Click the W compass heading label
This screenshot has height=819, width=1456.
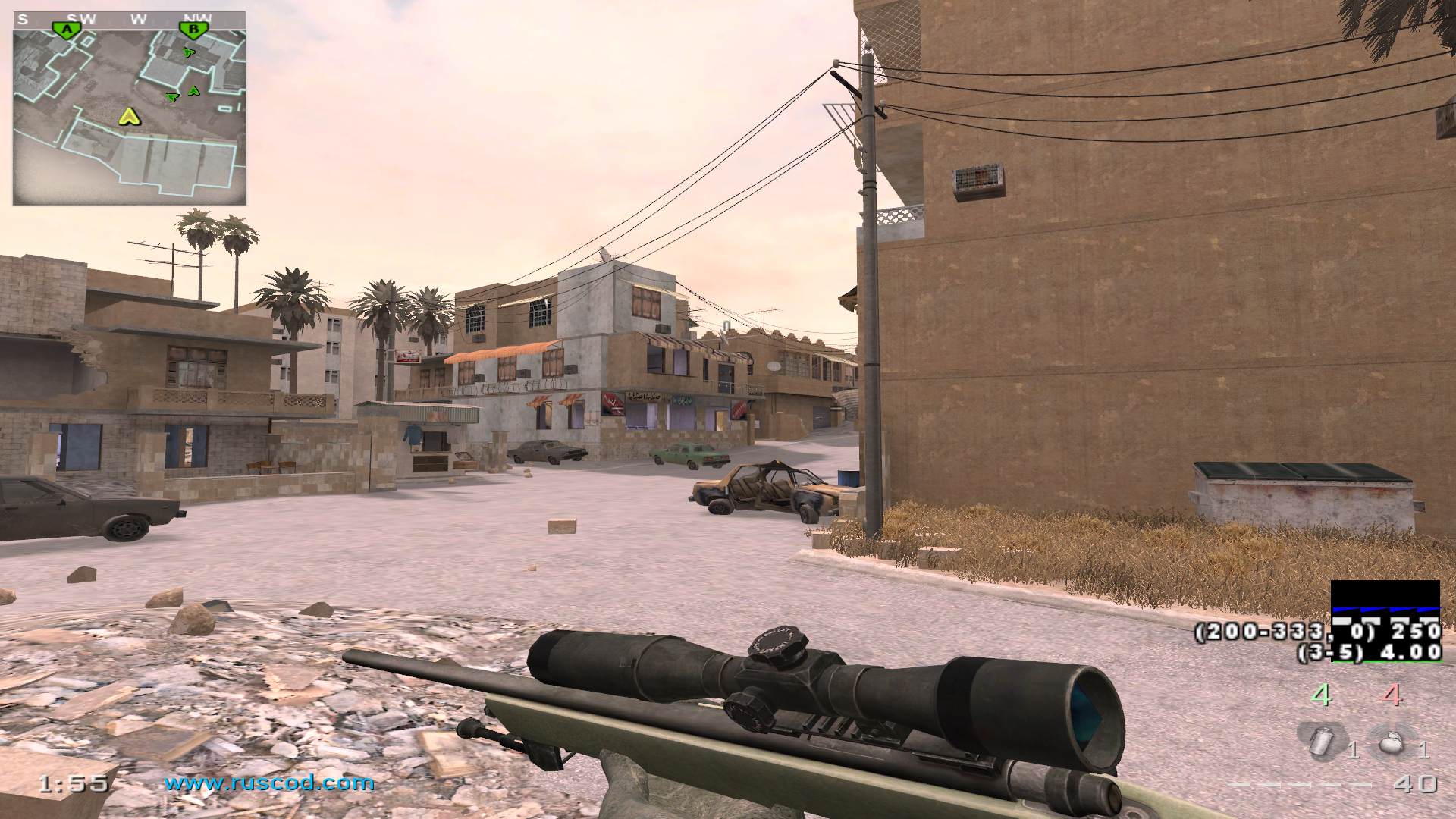(139, 20)
